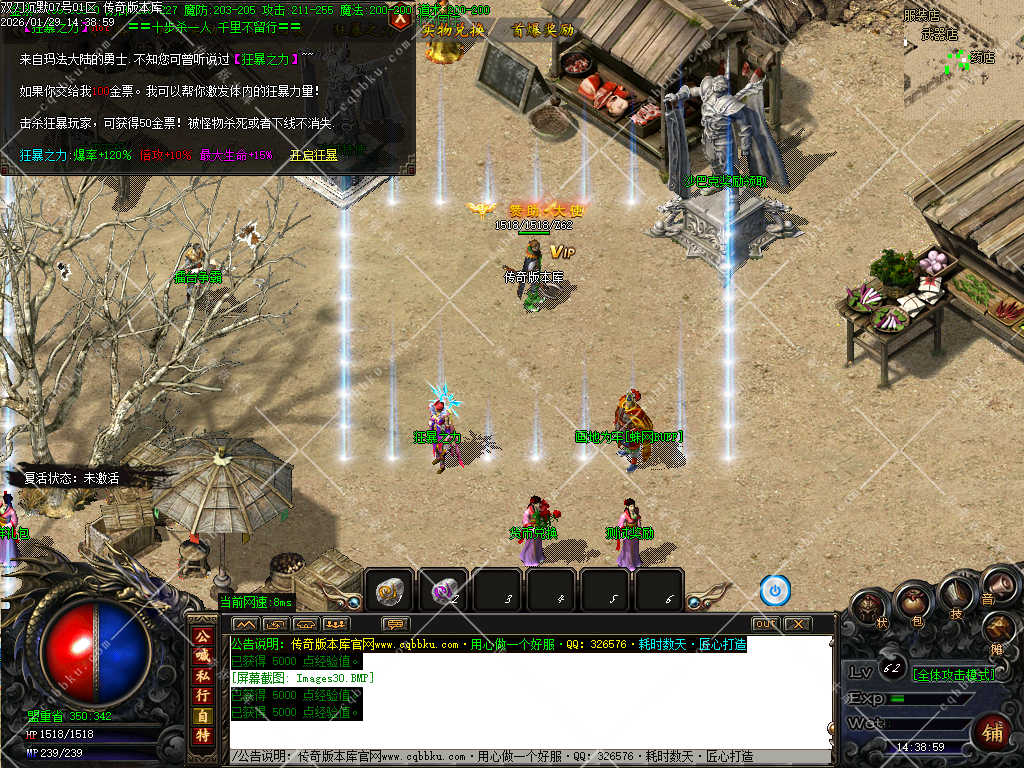Click the 开启狂暴 link in the dialogue
This screenshot has height=768, width=1024.
[x=314, y=156]
